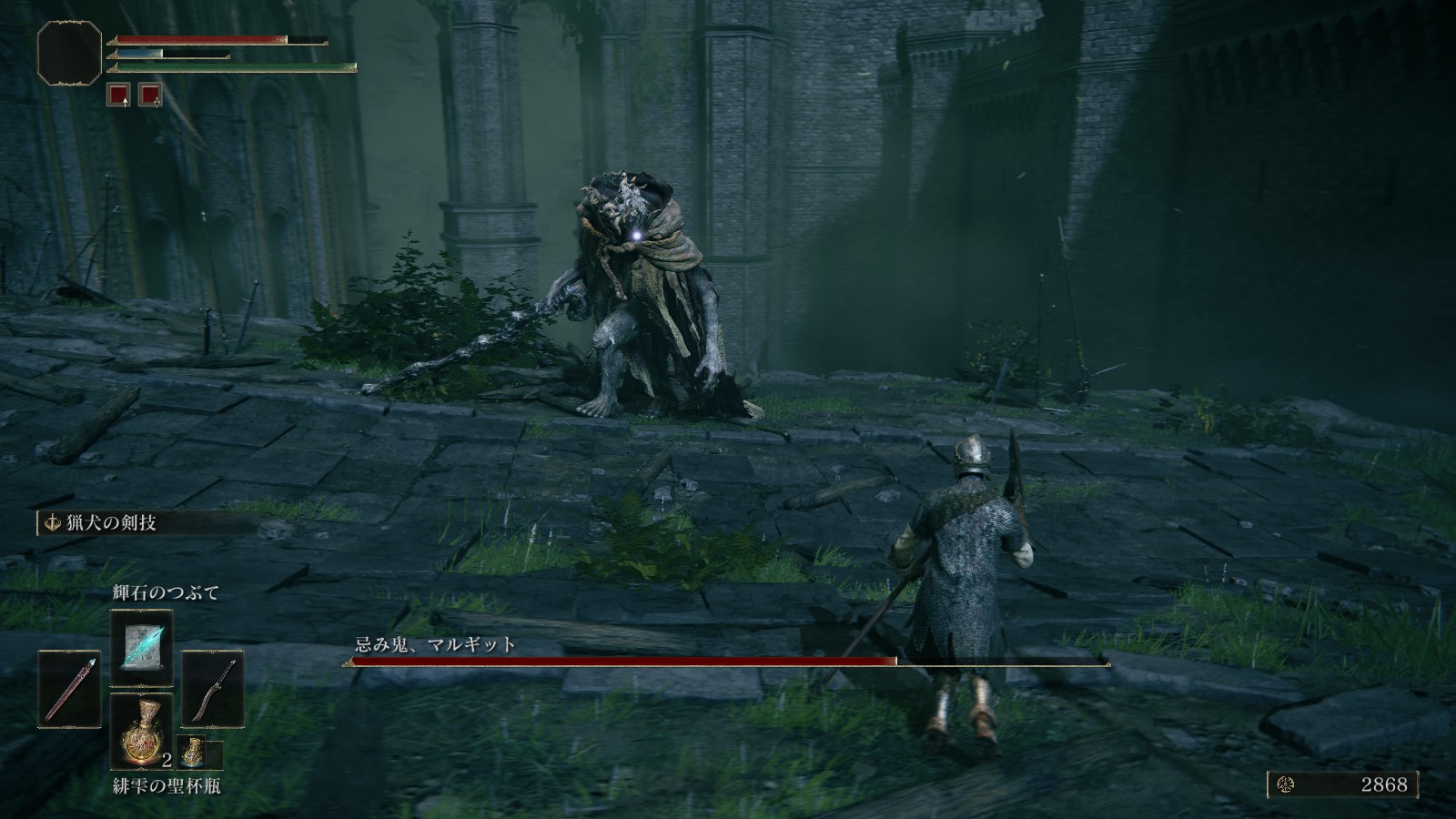Click the red status icon with down arrow
This screenshot has height=819, width=1456.
click(x=150, y=94)
